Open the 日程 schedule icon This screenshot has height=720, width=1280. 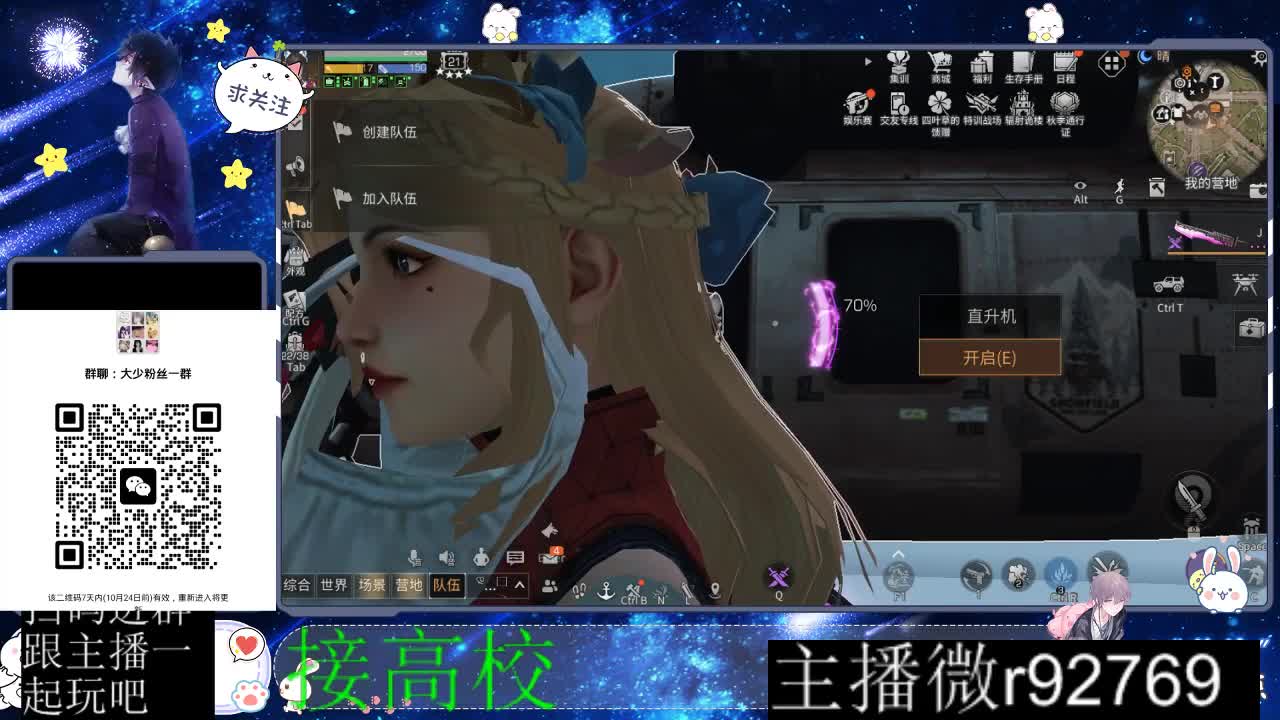[x=1063, y=62]
